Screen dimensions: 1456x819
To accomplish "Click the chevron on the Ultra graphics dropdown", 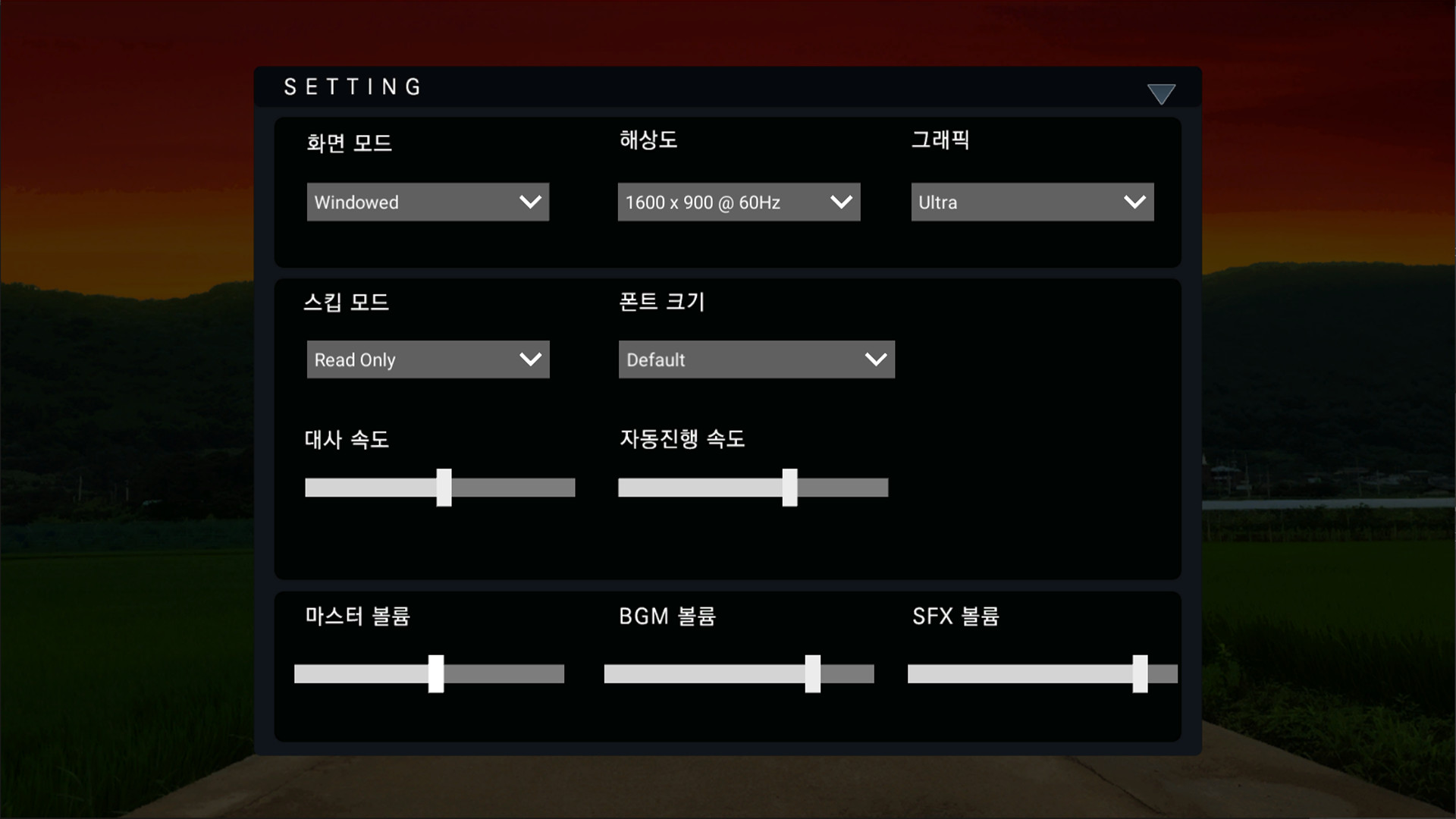I will point(1134,202).
